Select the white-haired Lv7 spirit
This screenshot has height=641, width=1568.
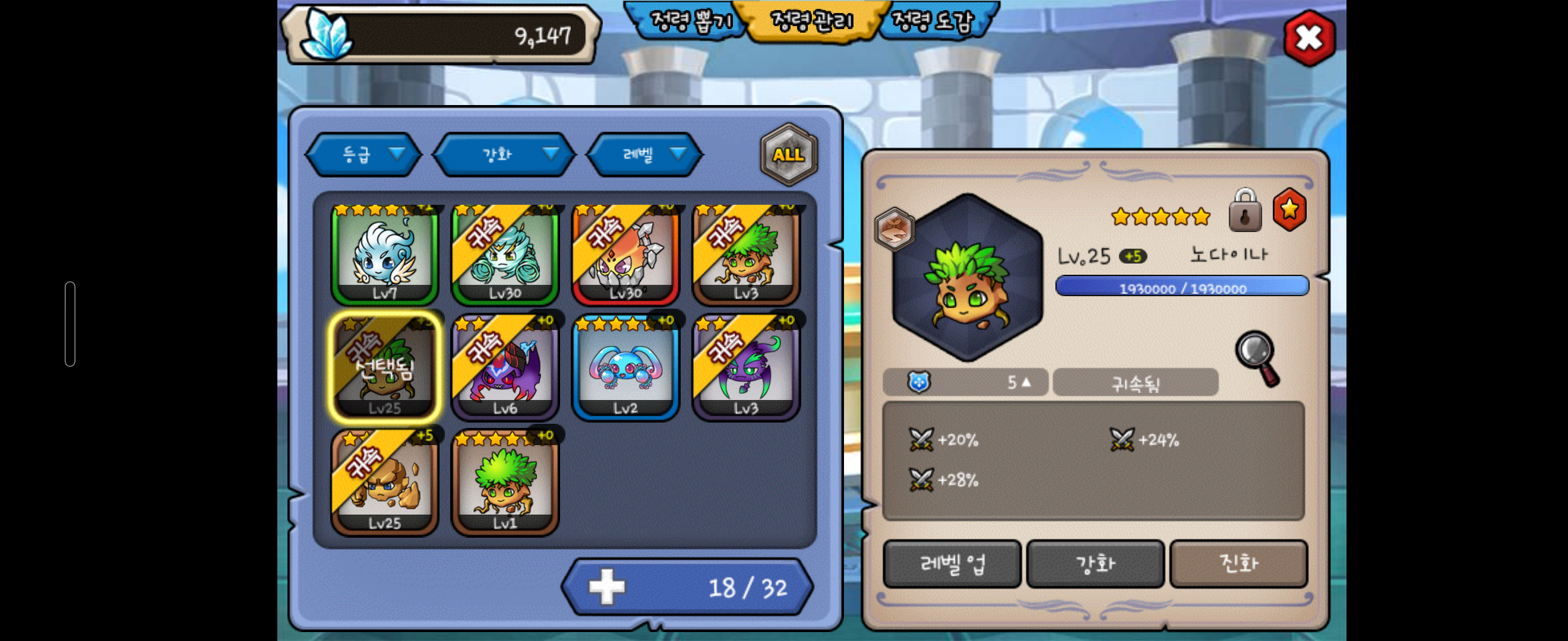pos(384,255)
